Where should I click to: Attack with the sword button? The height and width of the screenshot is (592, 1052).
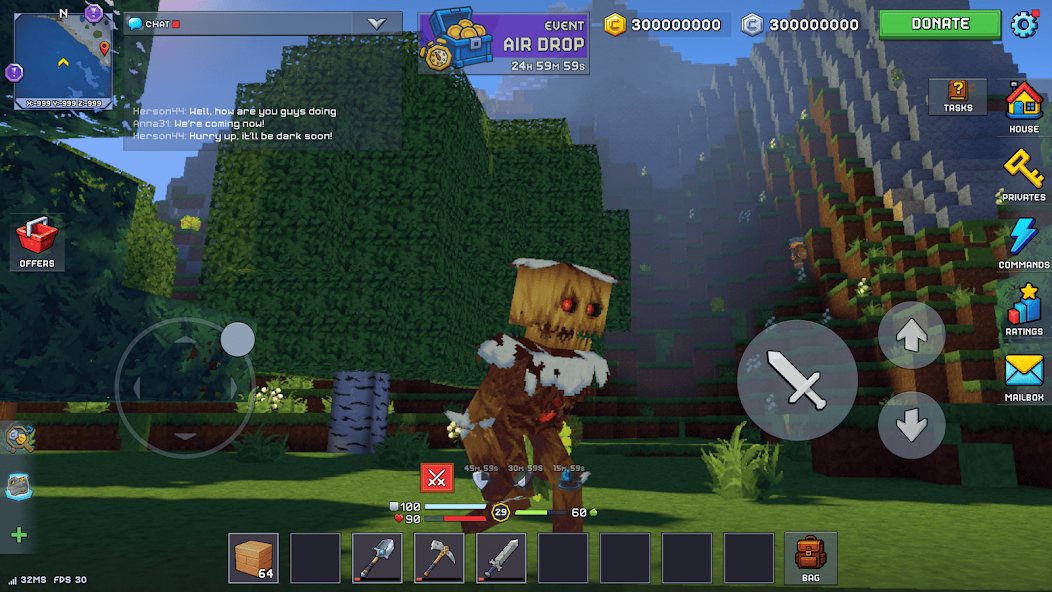(796, 380)
